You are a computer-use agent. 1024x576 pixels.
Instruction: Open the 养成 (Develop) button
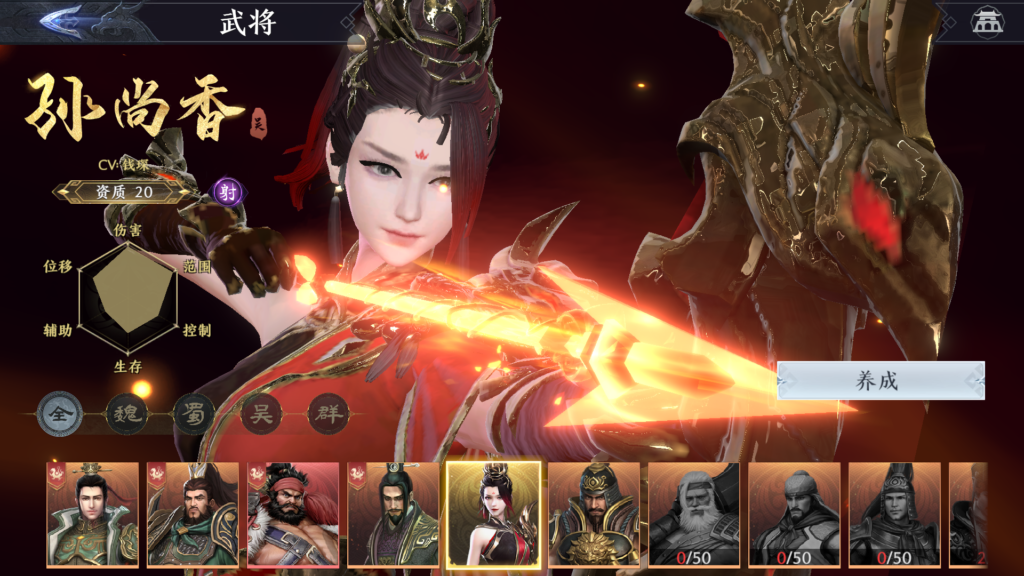pyautogui.click(x=880, y=381)
